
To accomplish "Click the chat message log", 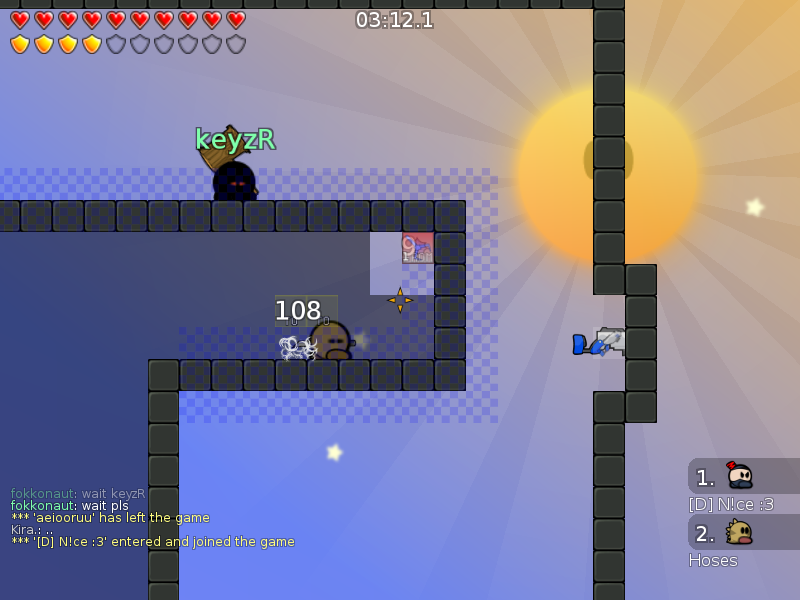I will (152, 518).
